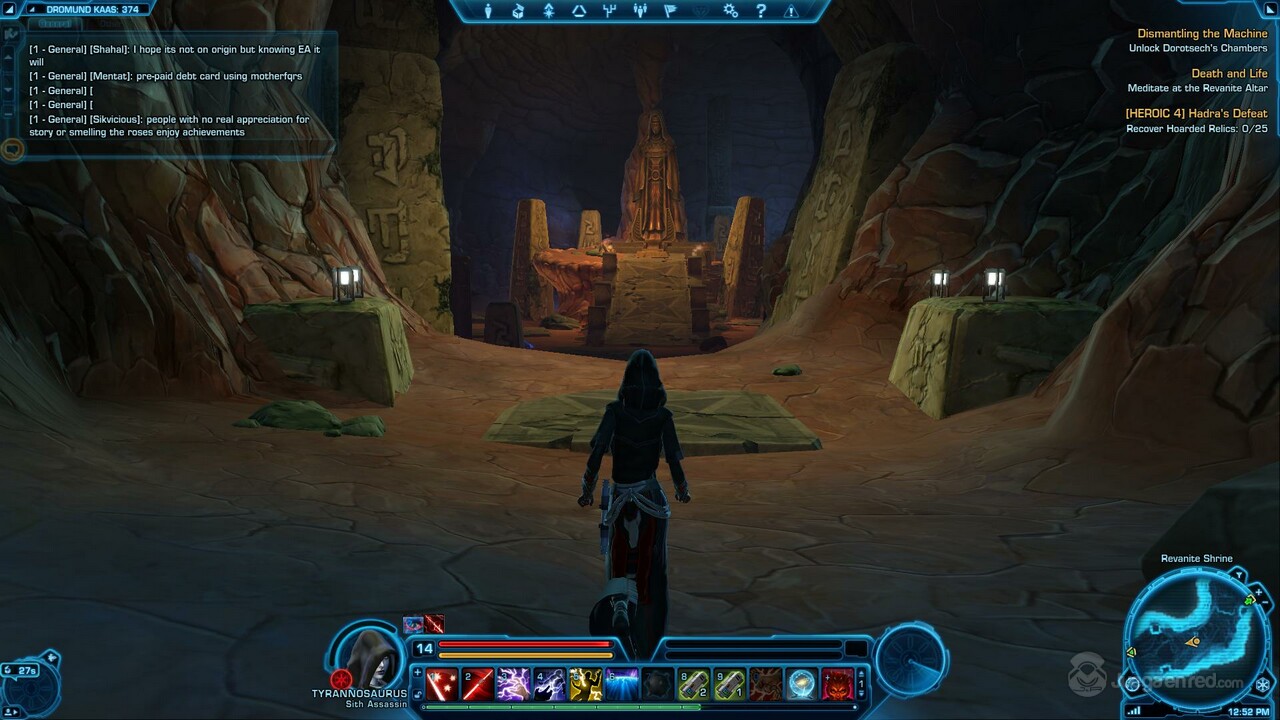The width and height of the screenshot is (1280, 720).
Task: Open the abilities window icon
Action: tap(548, 14)
